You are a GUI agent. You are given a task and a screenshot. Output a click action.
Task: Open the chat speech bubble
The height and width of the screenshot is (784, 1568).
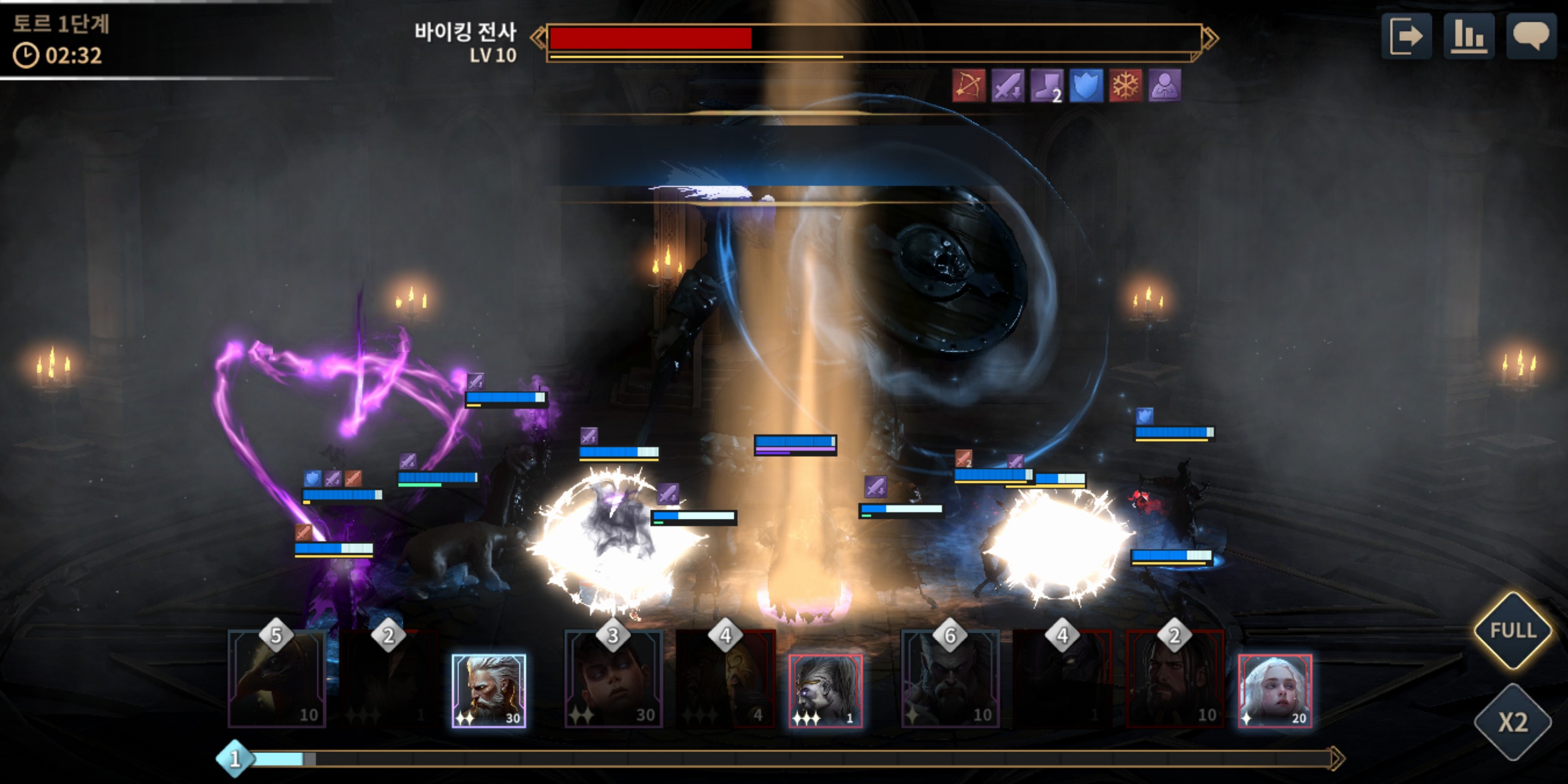[1530, 36]
